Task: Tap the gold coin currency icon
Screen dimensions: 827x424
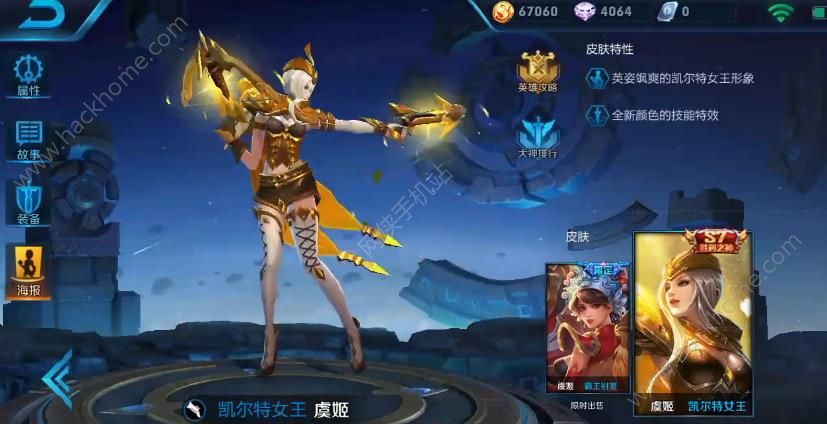Action: point(503,12)
